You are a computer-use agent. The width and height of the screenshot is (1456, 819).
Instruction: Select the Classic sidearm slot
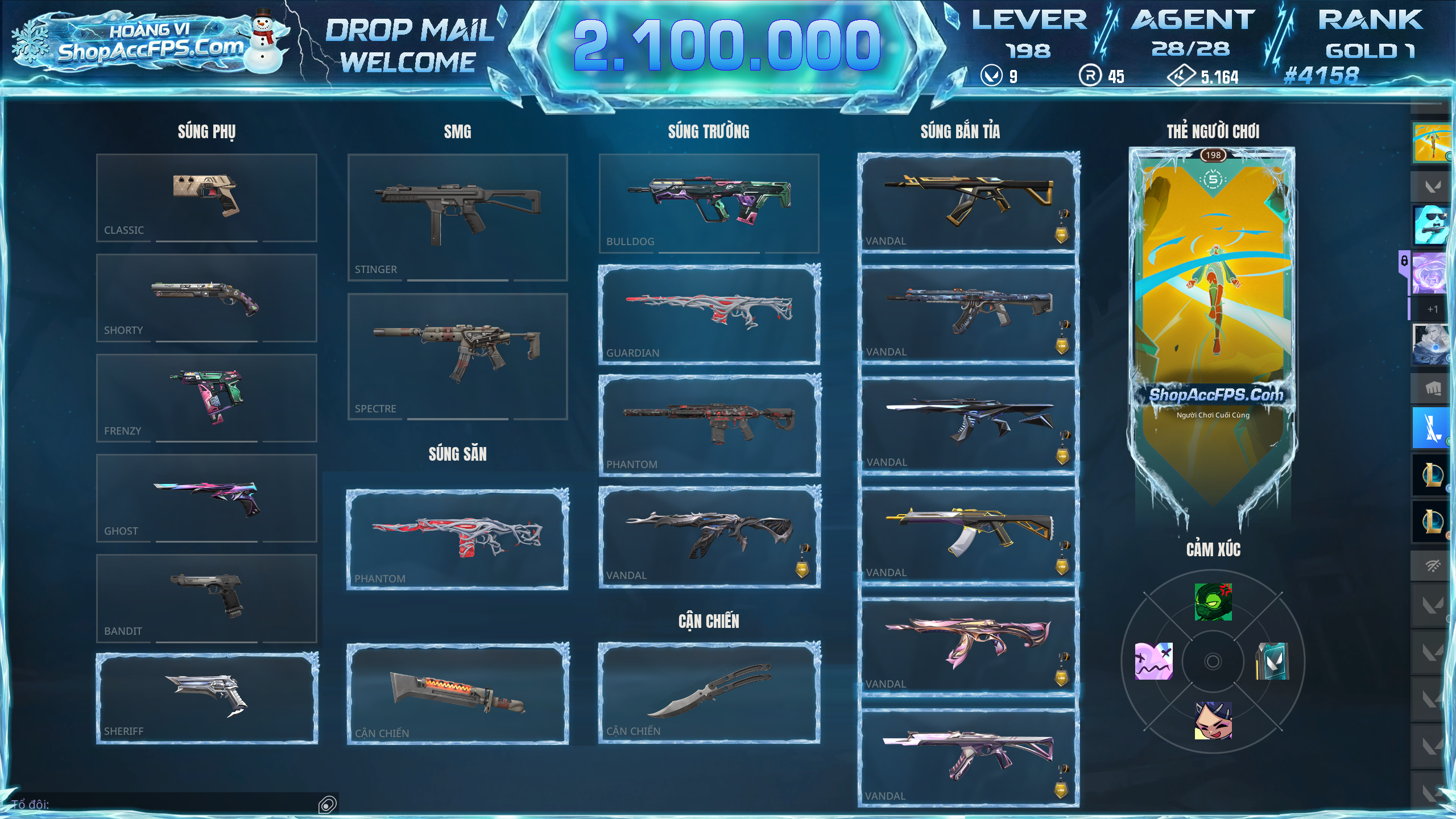tap(206, 198)
